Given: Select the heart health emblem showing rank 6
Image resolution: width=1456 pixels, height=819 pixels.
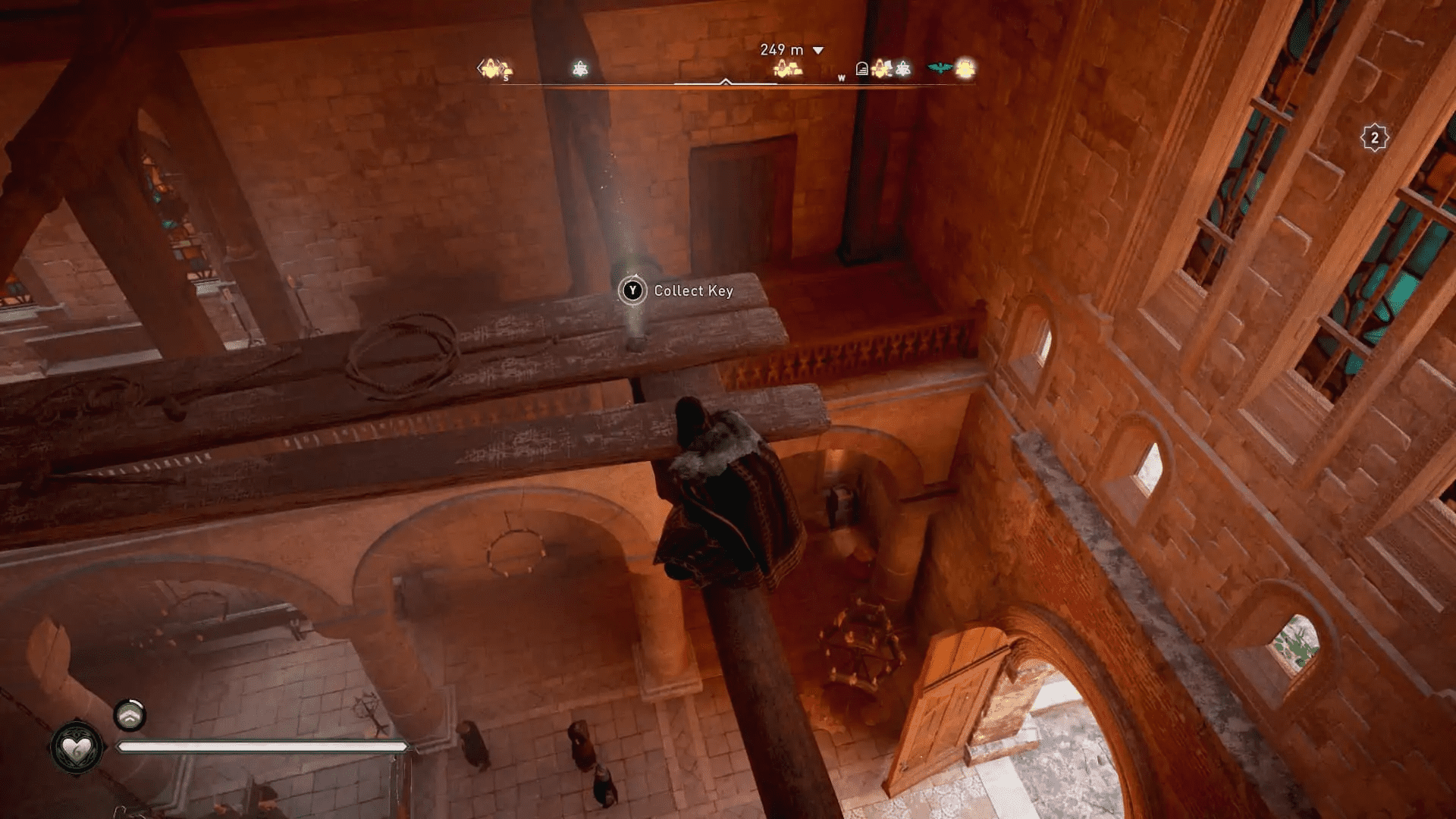Looking at the screenshot, I should [x=77, y=748].
